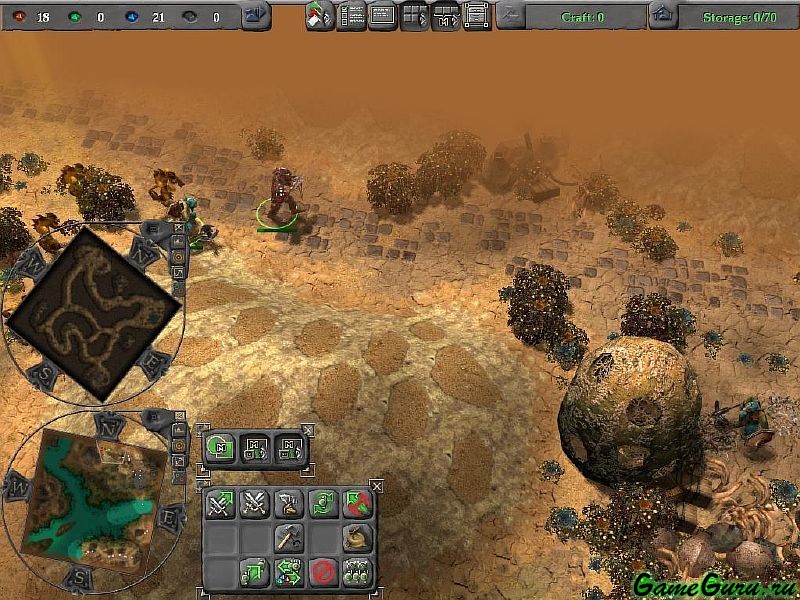The width and height of the screenshot is (800, 600).
Task: Click the red prohibition stop command
Action: 323,572
